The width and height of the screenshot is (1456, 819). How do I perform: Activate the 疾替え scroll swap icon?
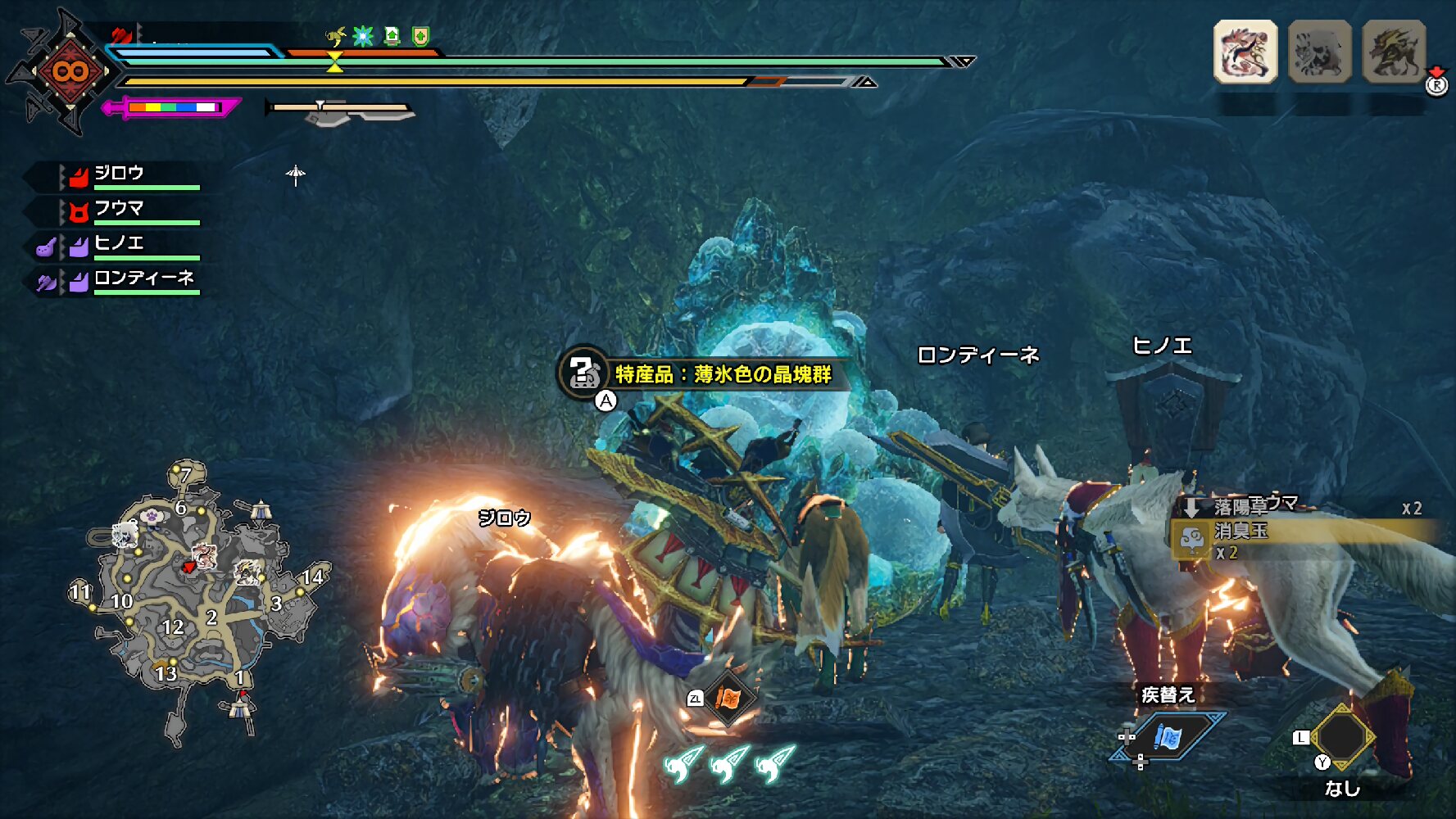(1167, 736)
